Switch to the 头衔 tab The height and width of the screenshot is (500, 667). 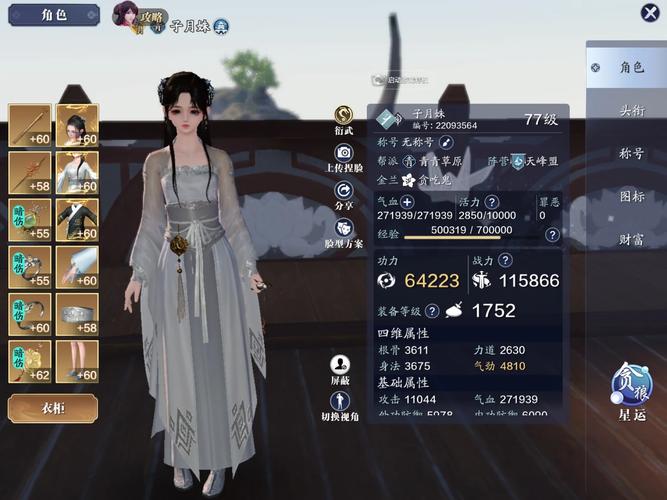click(x=631, y=111)
